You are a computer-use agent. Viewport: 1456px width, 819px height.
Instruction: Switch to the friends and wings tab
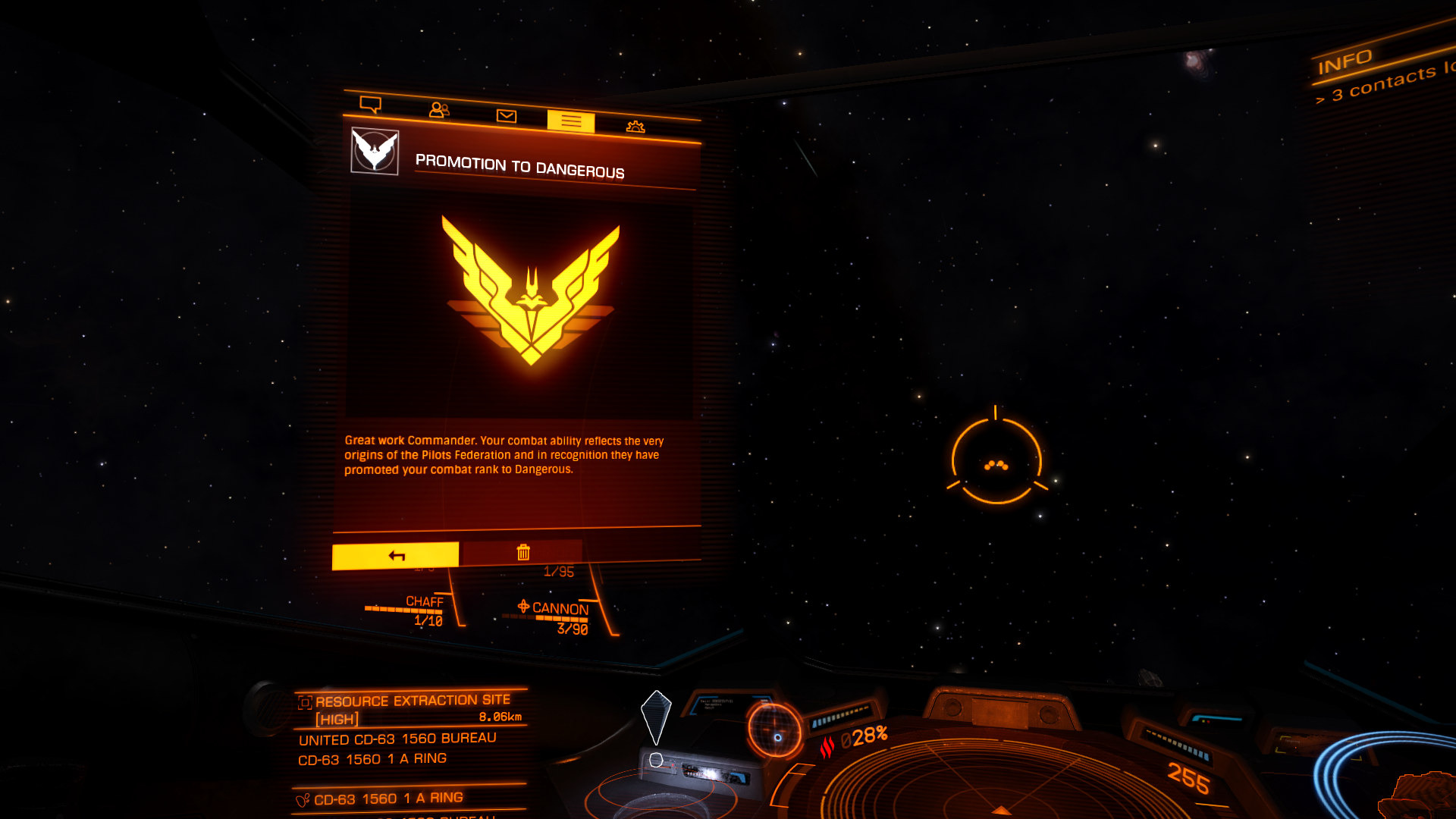[x=439, y=110]
